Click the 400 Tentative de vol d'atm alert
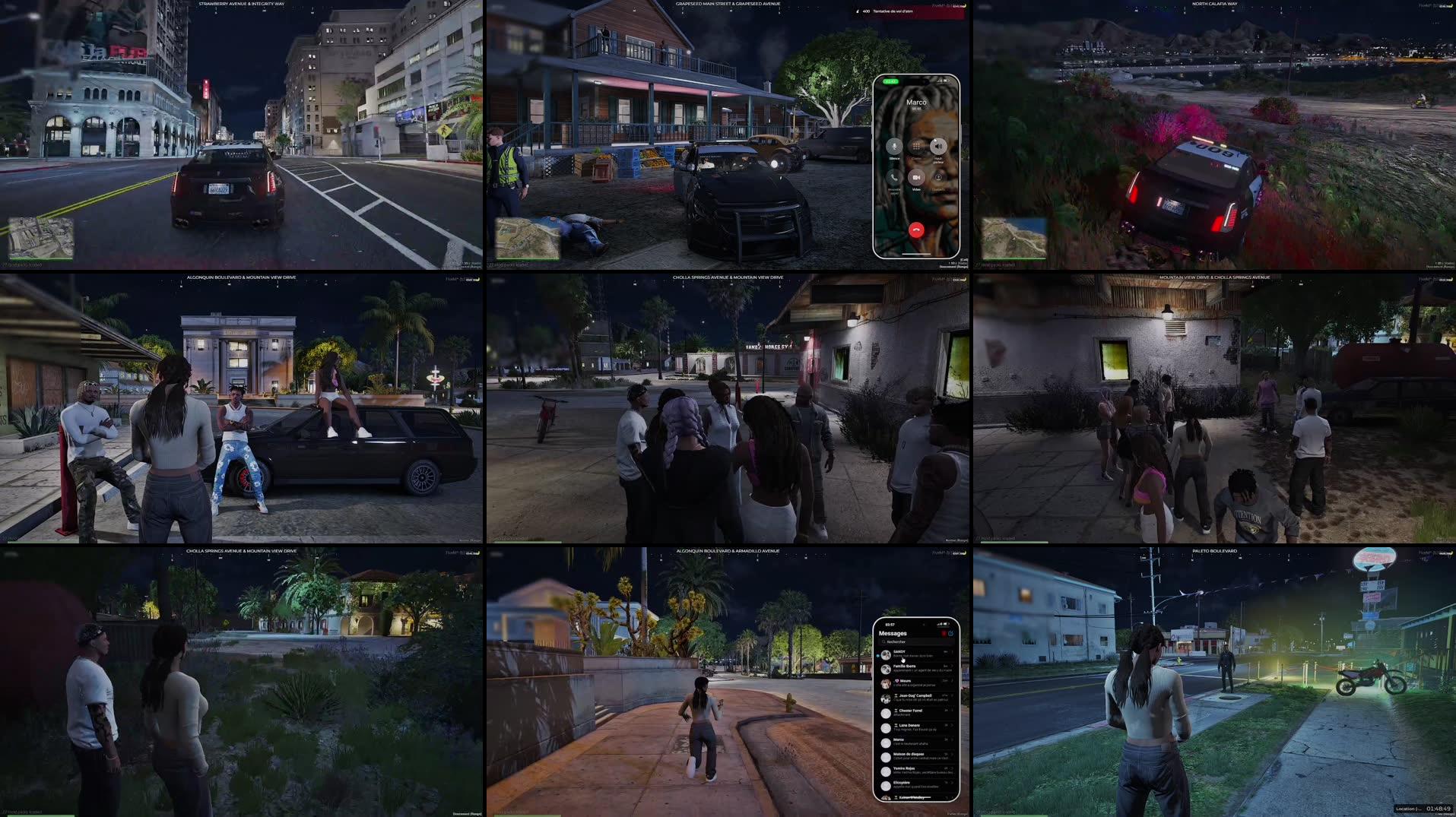Image resolution: width=1456 pixels, height=817 pixels. (909, 13)
